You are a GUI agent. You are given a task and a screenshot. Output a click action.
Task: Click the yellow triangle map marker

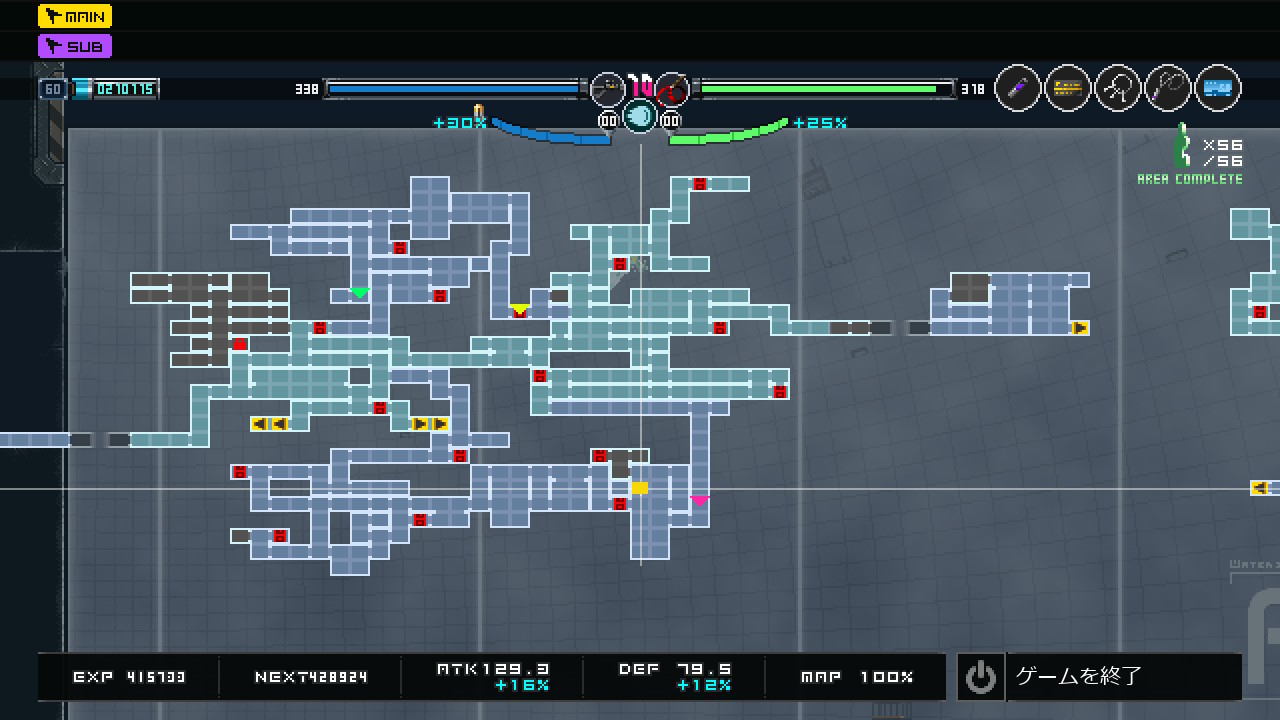coord(519,309)
